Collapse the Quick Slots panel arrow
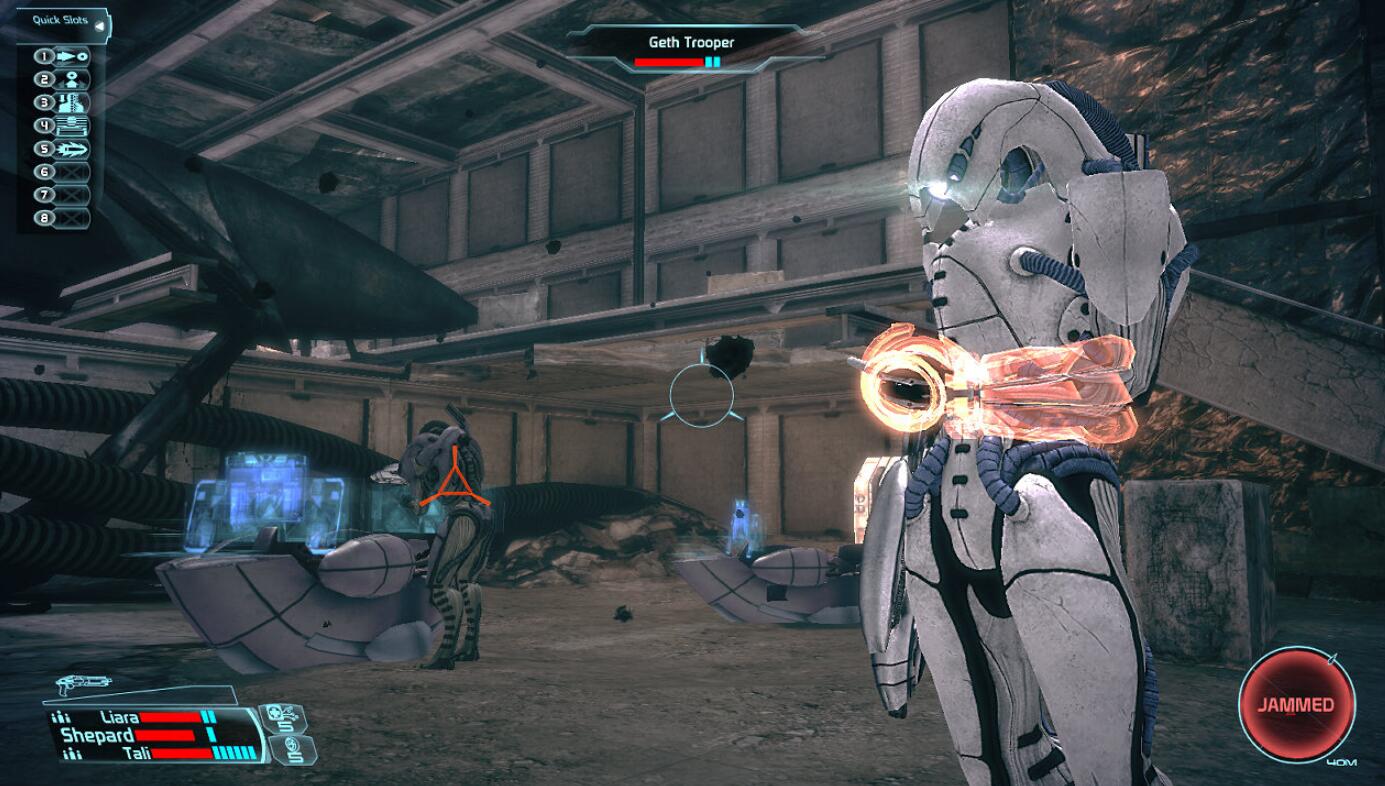This screenshot has height=786, width=1385. click(98, 21)
